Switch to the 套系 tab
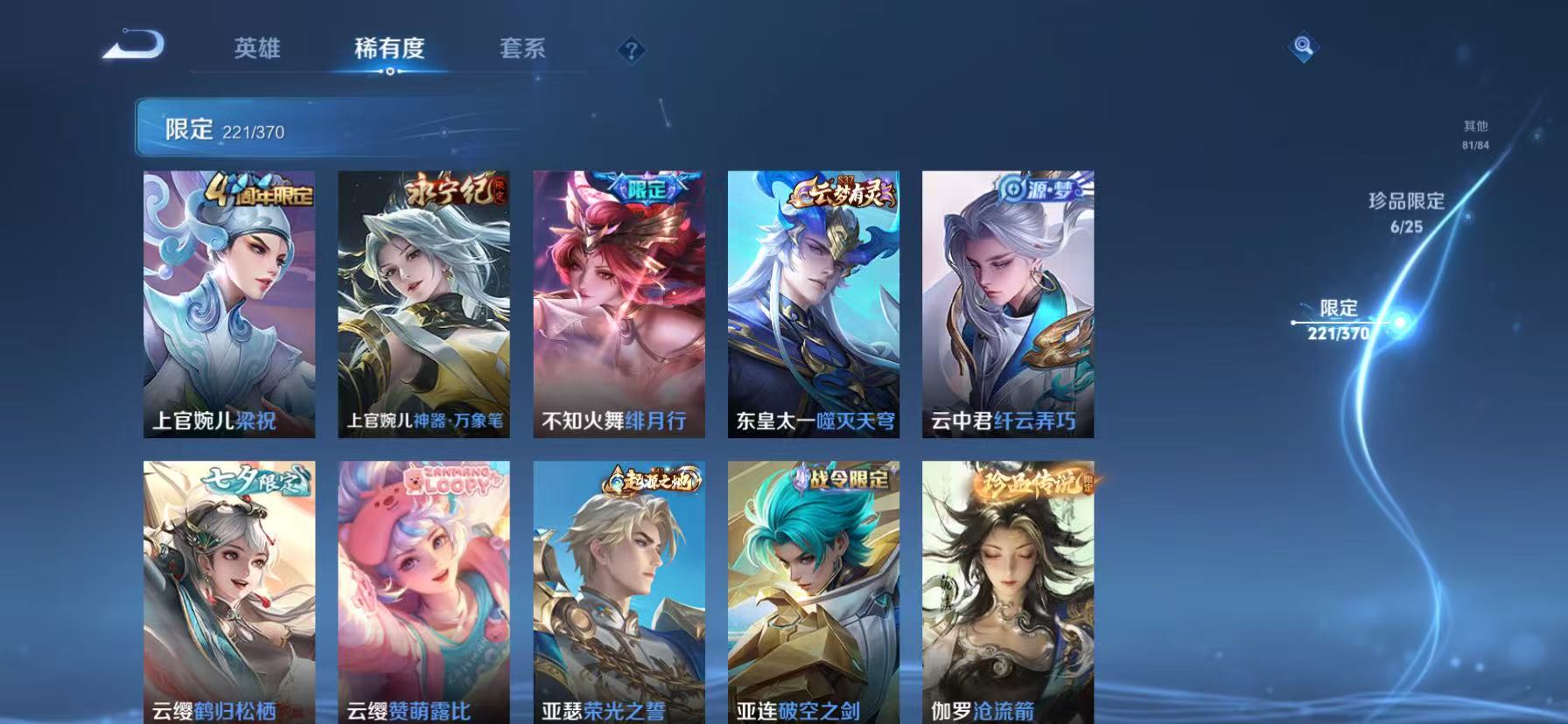 pos(522,50)
